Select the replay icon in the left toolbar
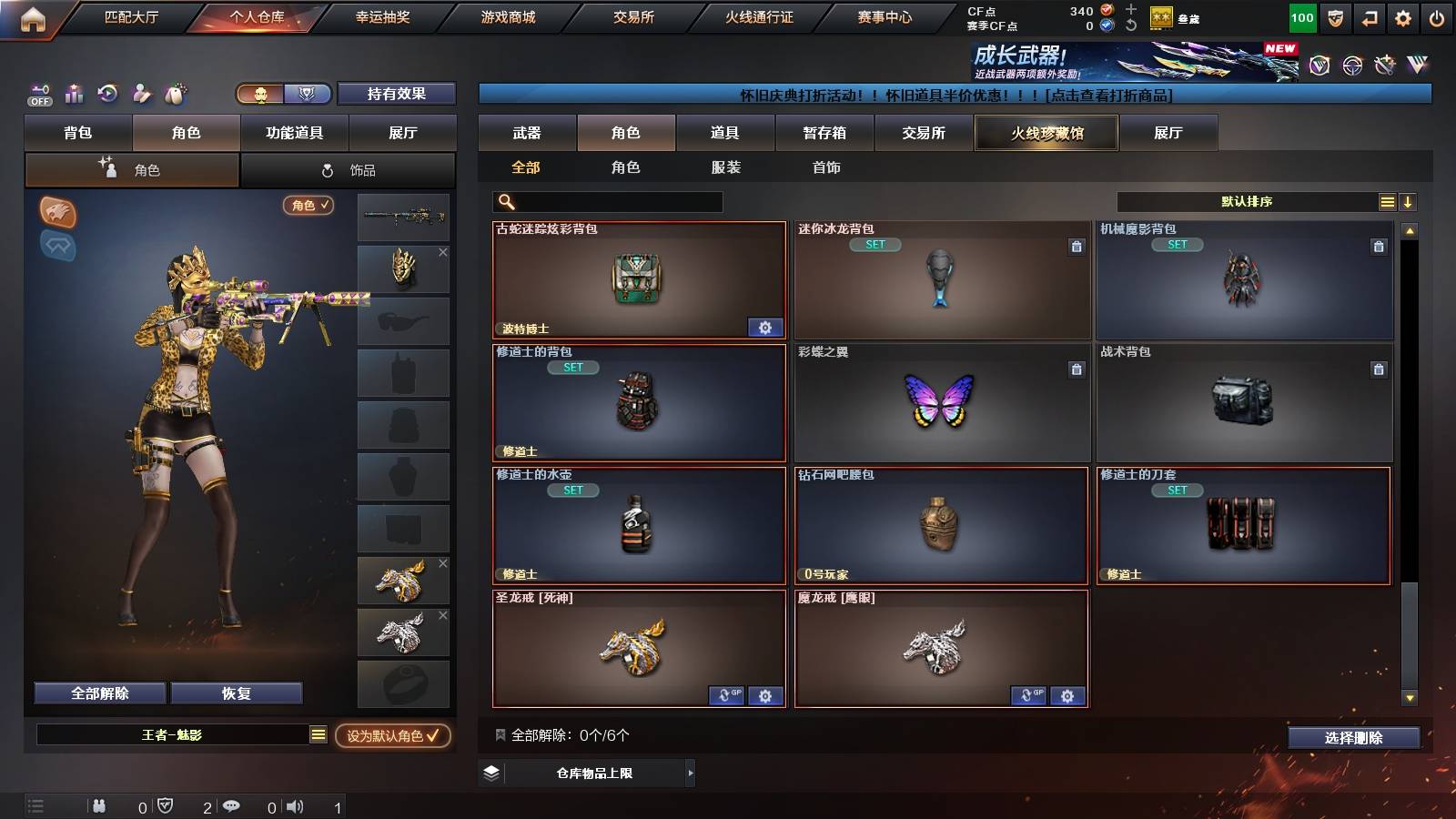The width and height of the screenshot is (1456, 819). coord(107,94)
